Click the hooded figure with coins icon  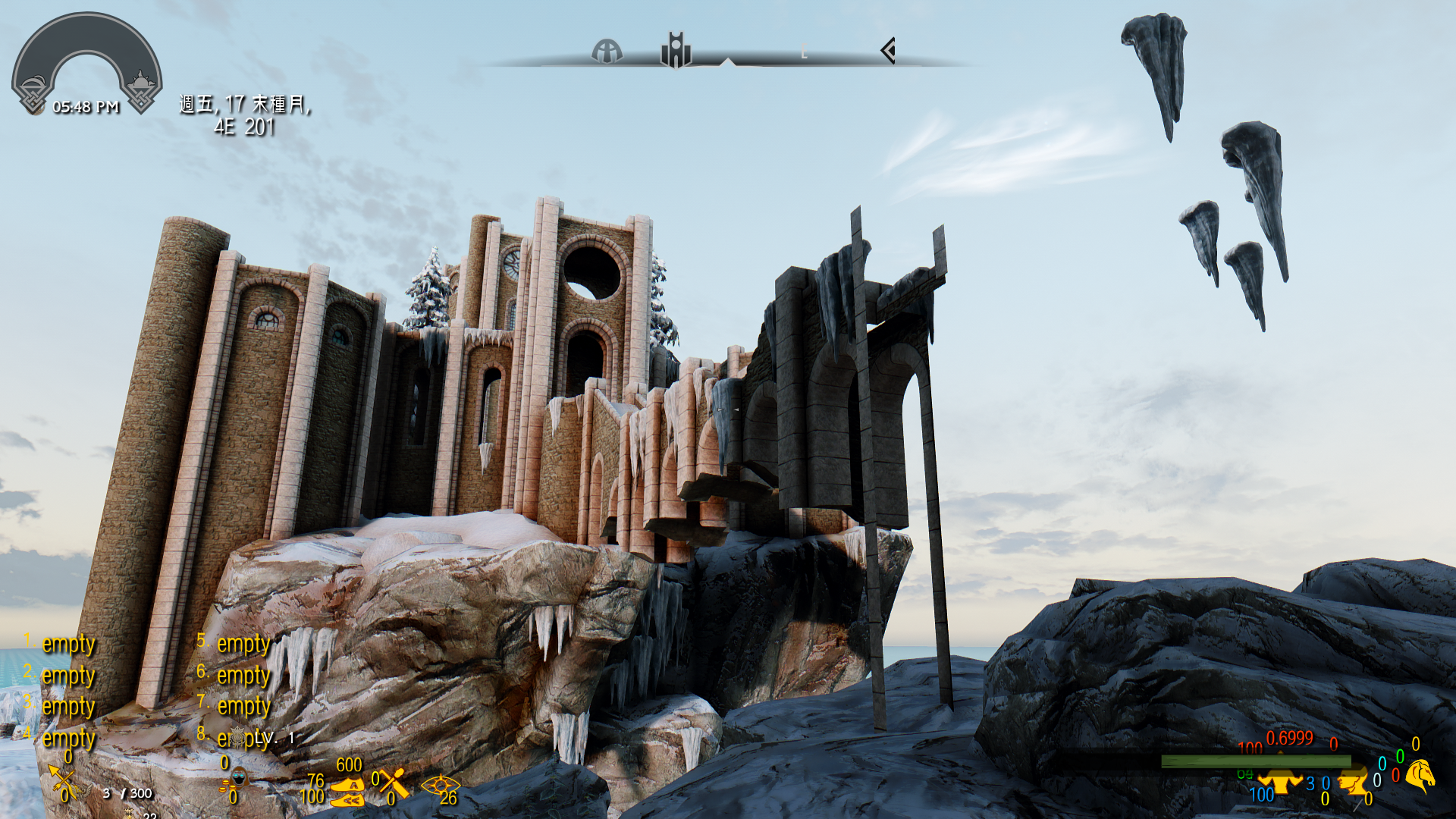tap(238, 780)
